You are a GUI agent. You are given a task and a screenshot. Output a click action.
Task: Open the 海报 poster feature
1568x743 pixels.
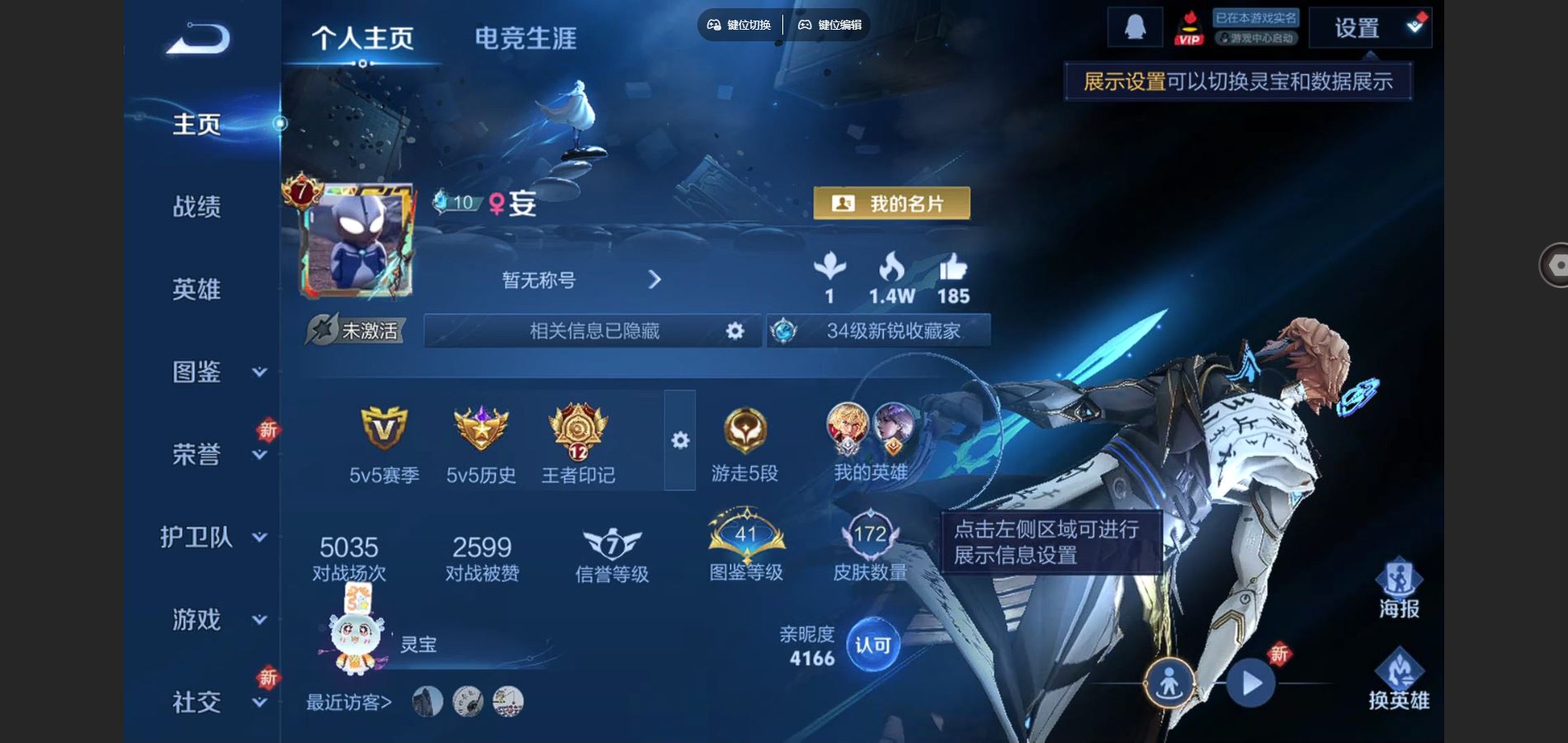[1399, 589]
